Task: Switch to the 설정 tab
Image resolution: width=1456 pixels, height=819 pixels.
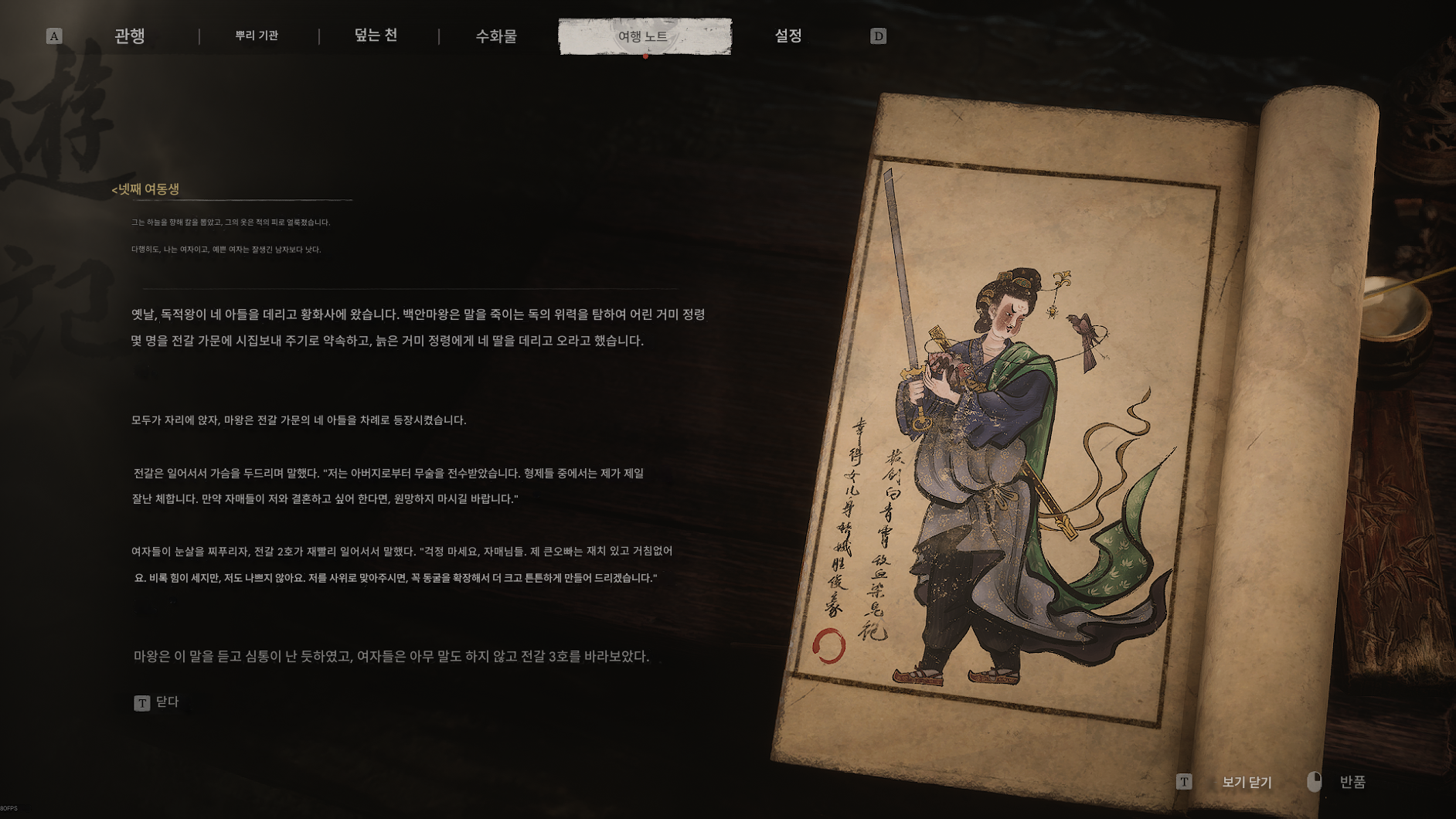Action: (x=788, y=36)
